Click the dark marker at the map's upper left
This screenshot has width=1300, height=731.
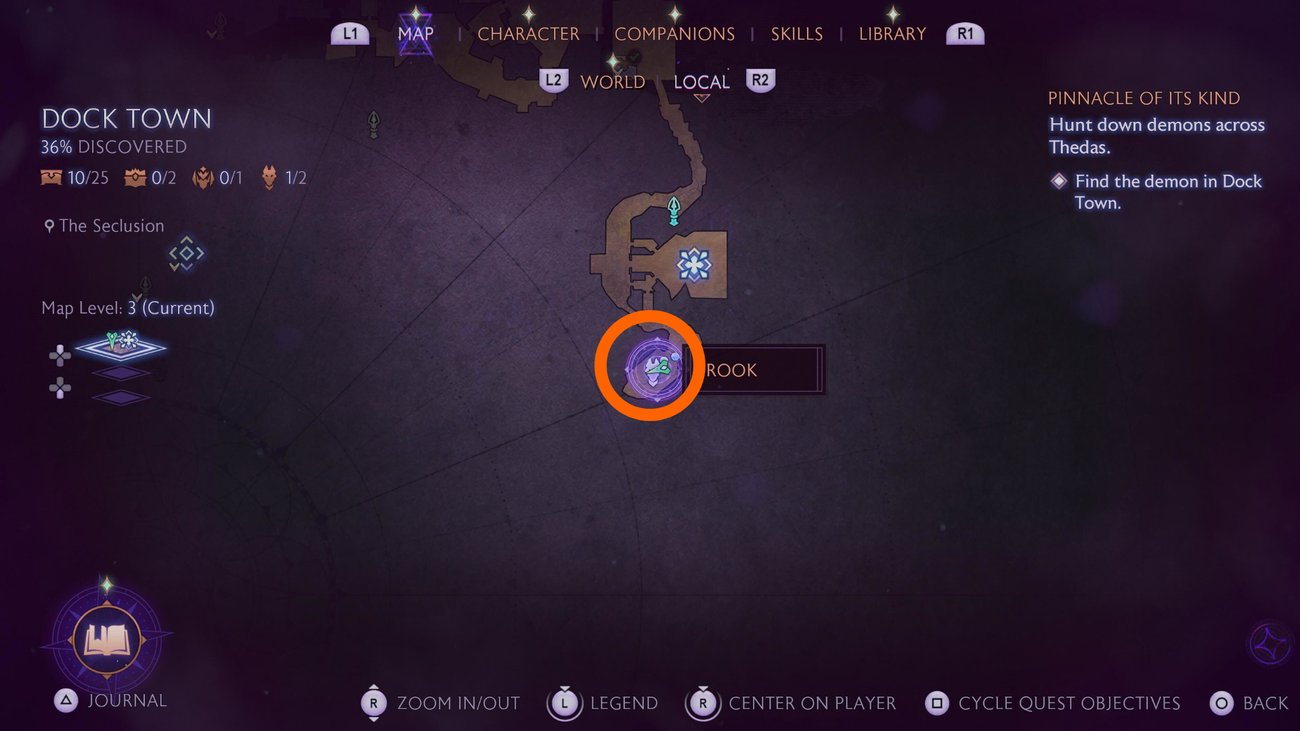tap(374, 124)
